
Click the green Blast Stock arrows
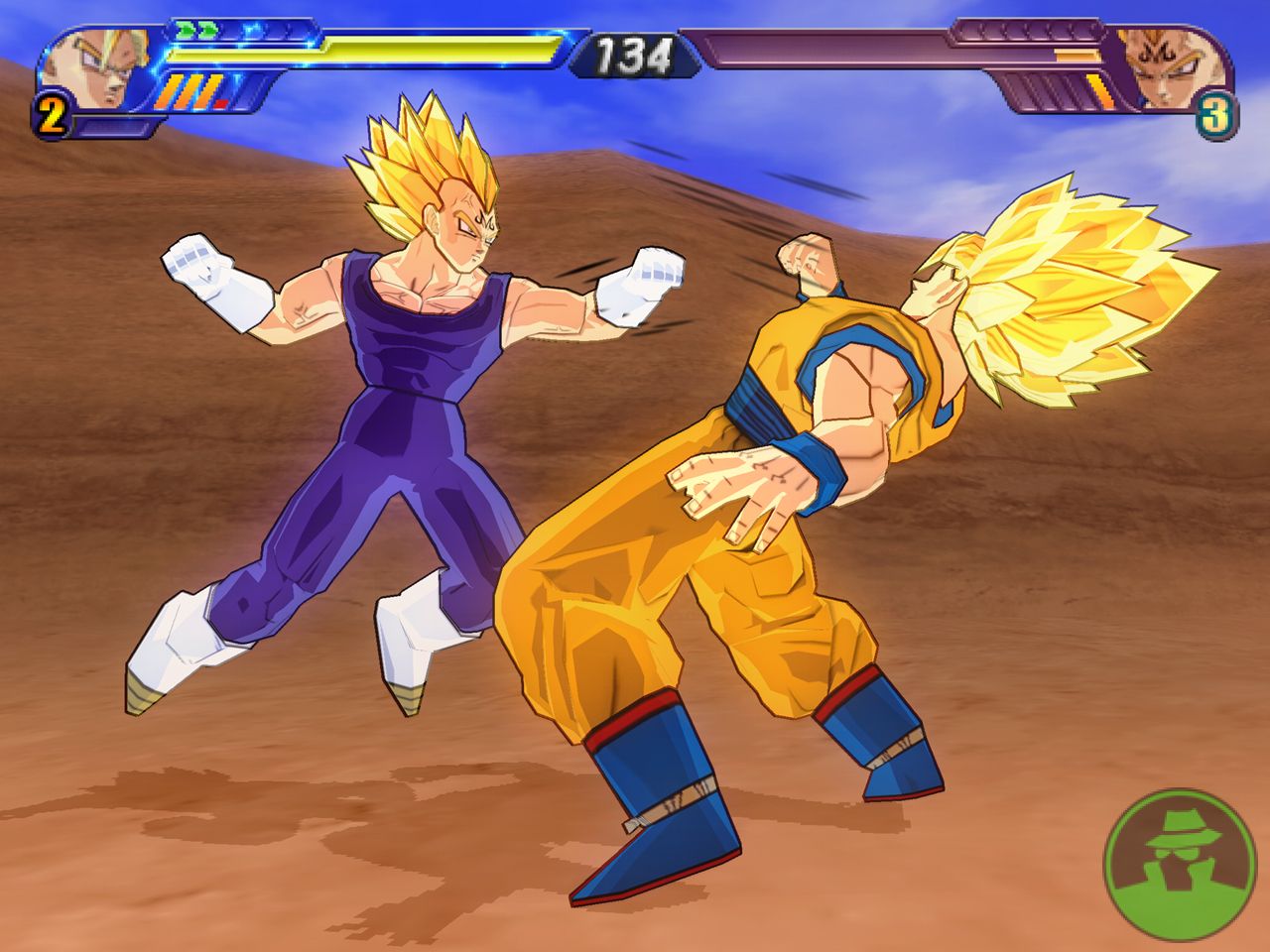(195, 30)
